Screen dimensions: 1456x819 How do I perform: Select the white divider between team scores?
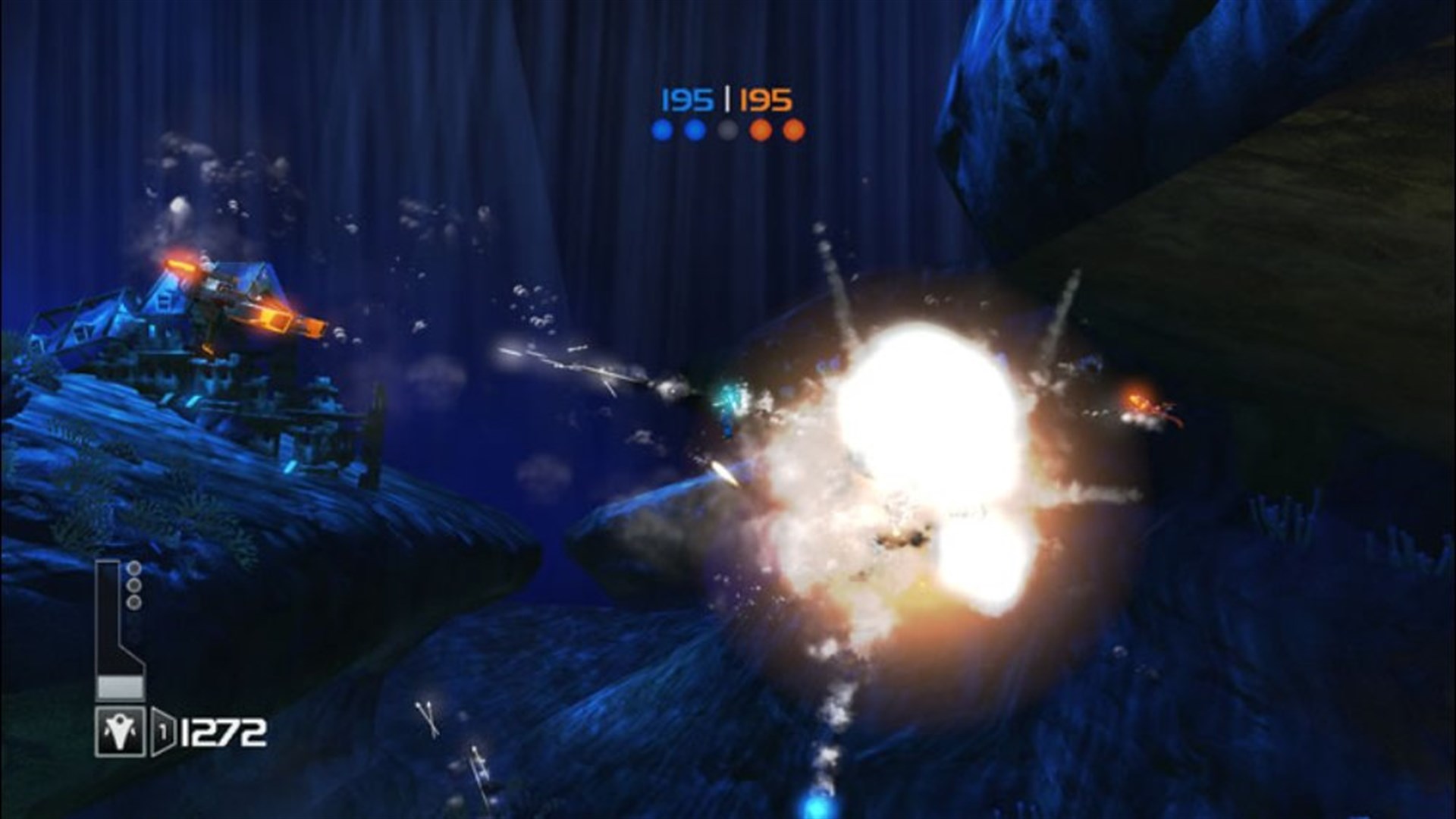(727, 98)
